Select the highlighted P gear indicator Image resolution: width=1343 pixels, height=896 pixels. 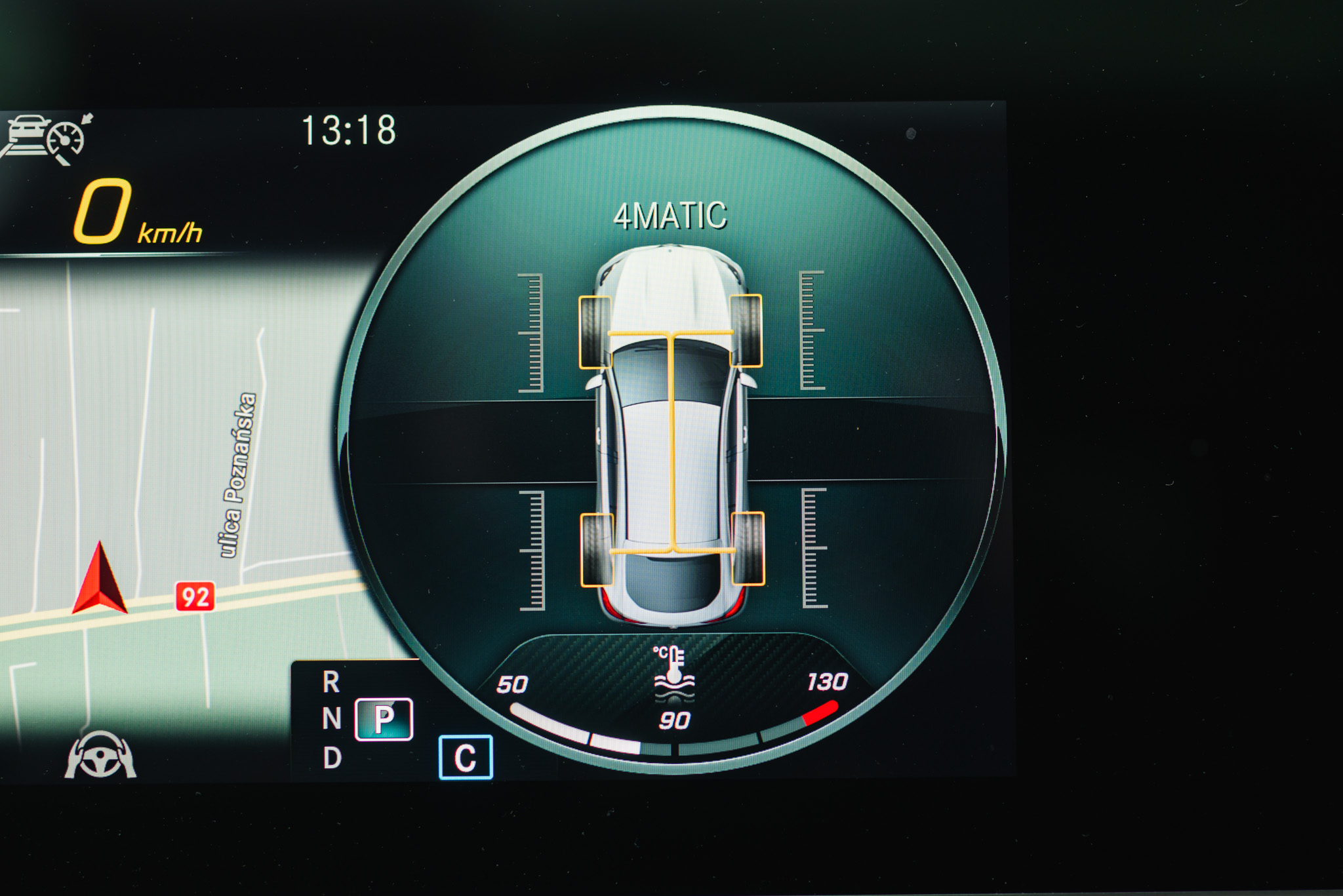[384, 719]
